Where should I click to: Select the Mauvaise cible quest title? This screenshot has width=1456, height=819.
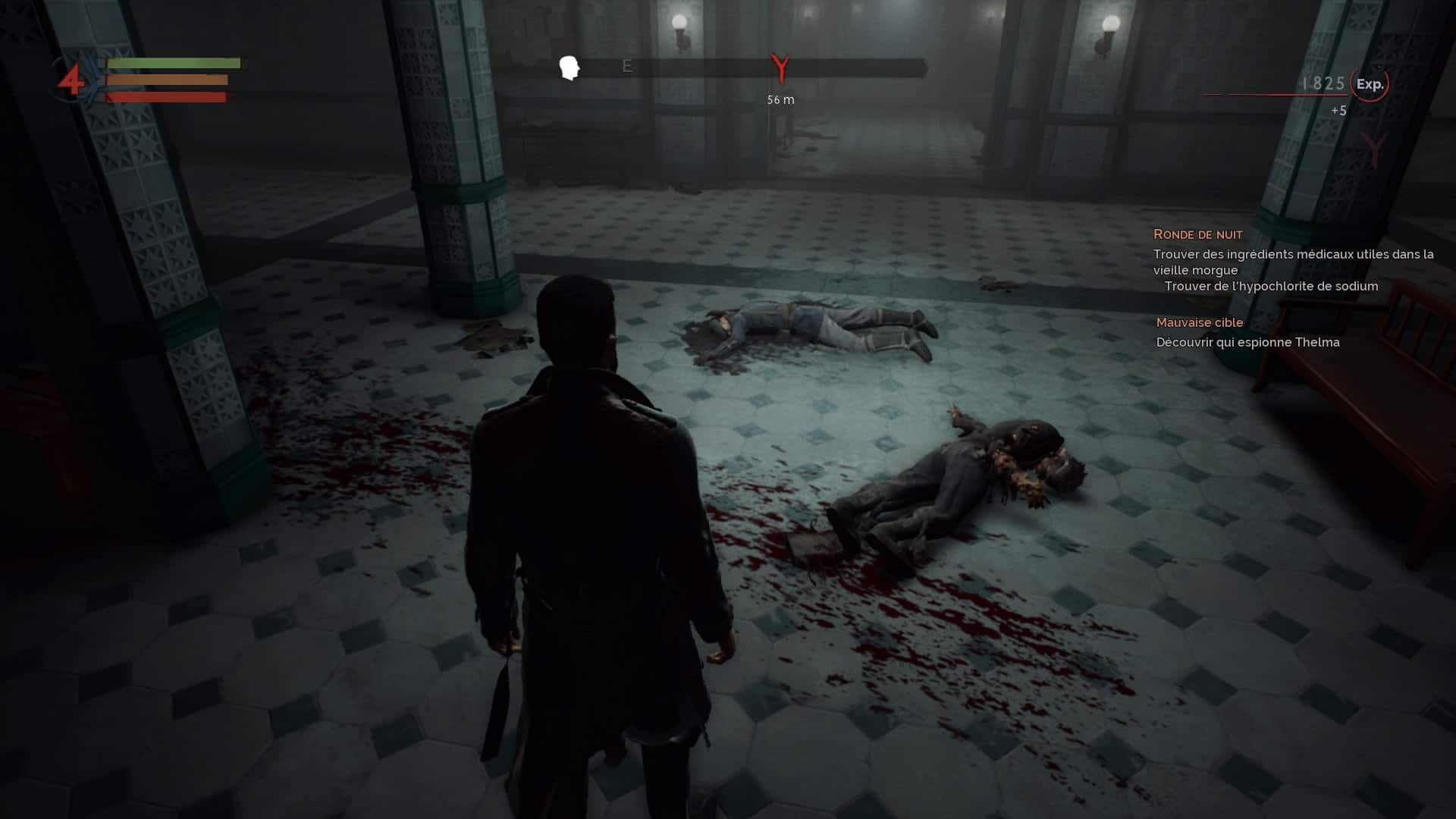[x=1199, y=322]
